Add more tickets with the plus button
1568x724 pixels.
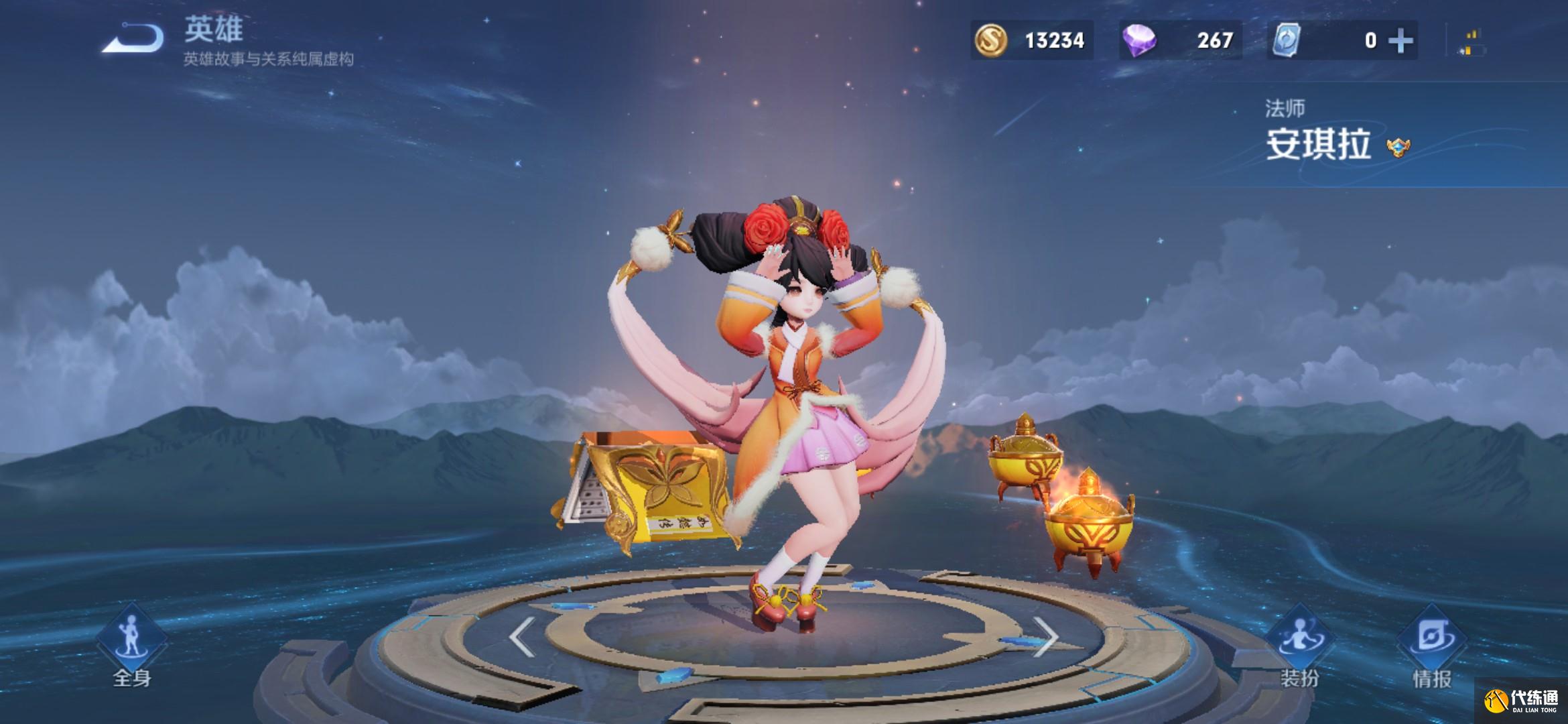pyautogui.click(x=1401, y=41)
